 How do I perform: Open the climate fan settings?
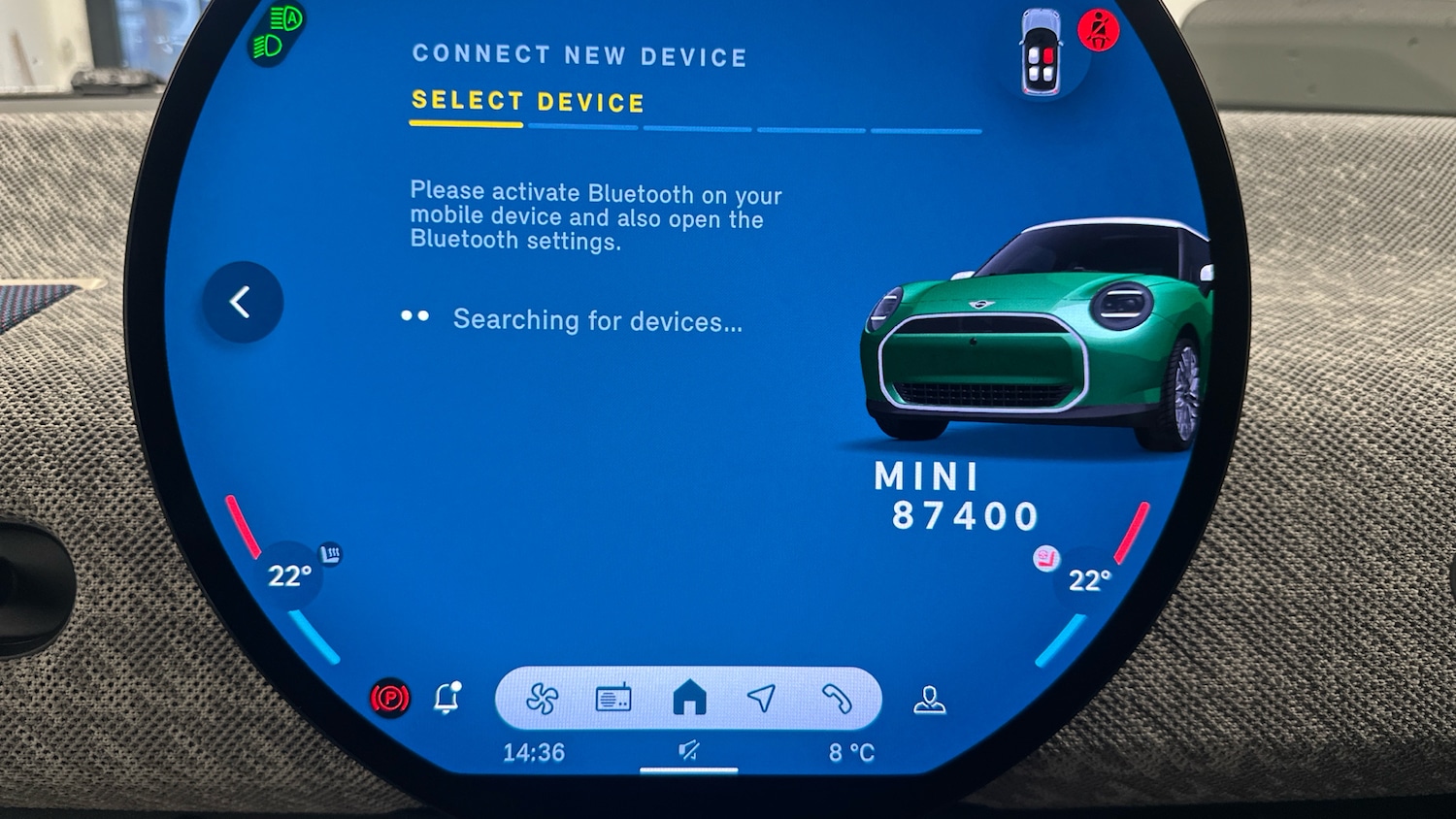(x=545, y=695)
